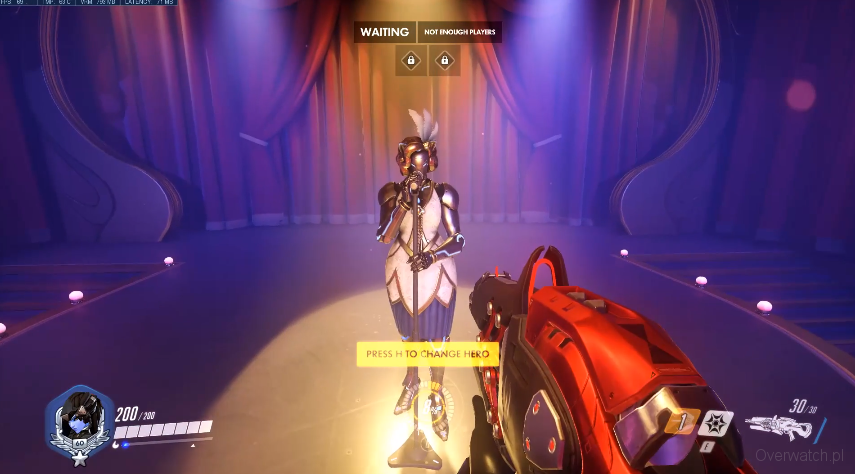Click the sniper rifle weapon icon

[x=779, y=428]
